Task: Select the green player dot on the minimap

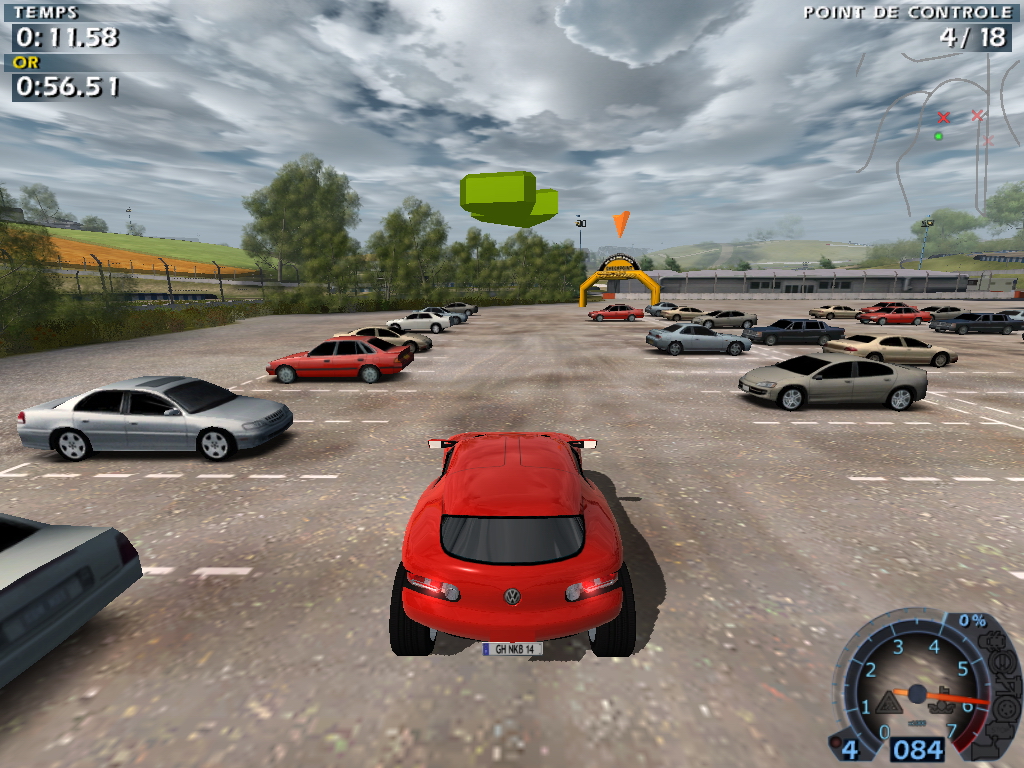Action: [938, 136]
